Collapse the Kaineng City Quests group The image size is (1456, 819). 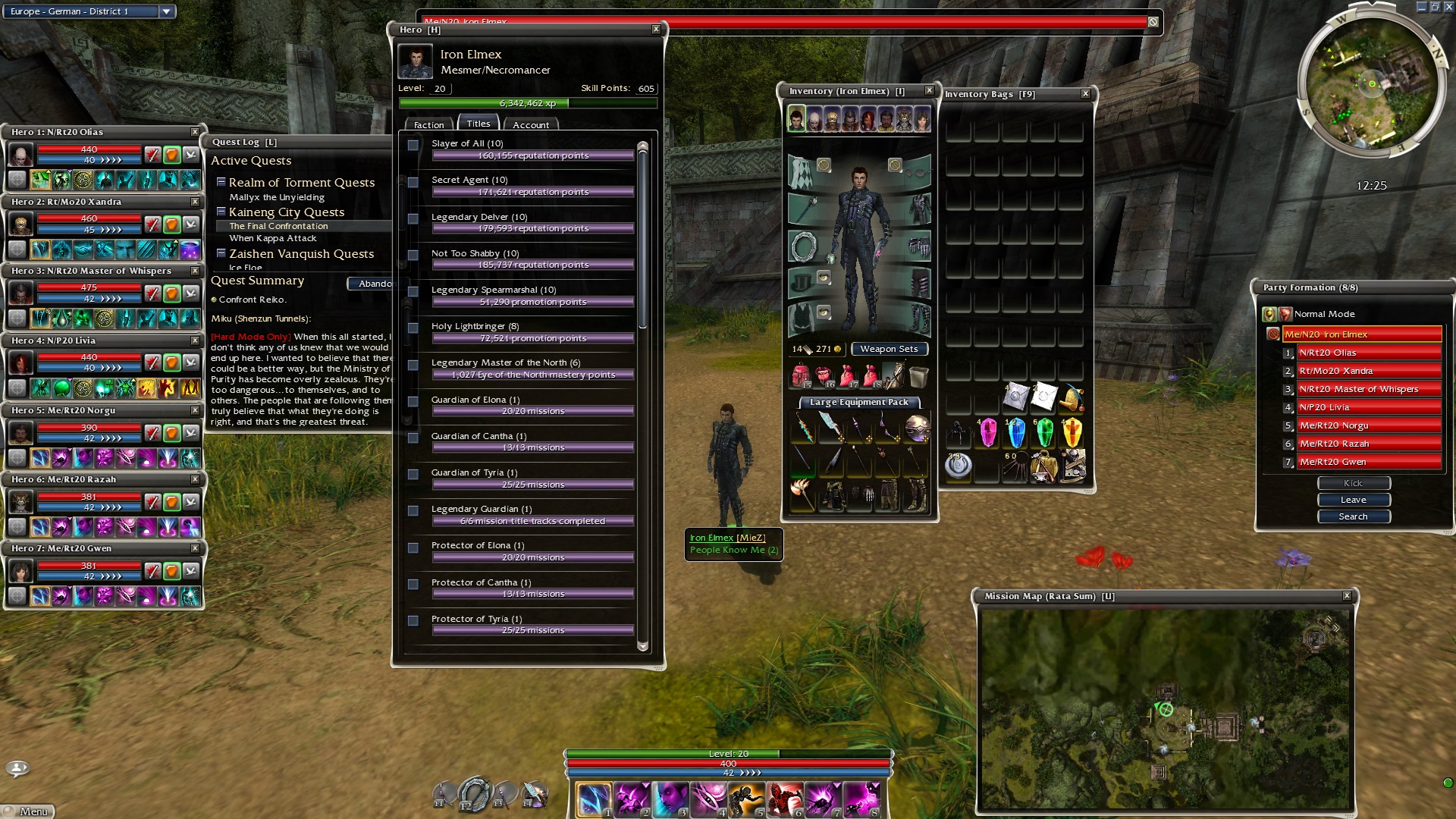221,212
